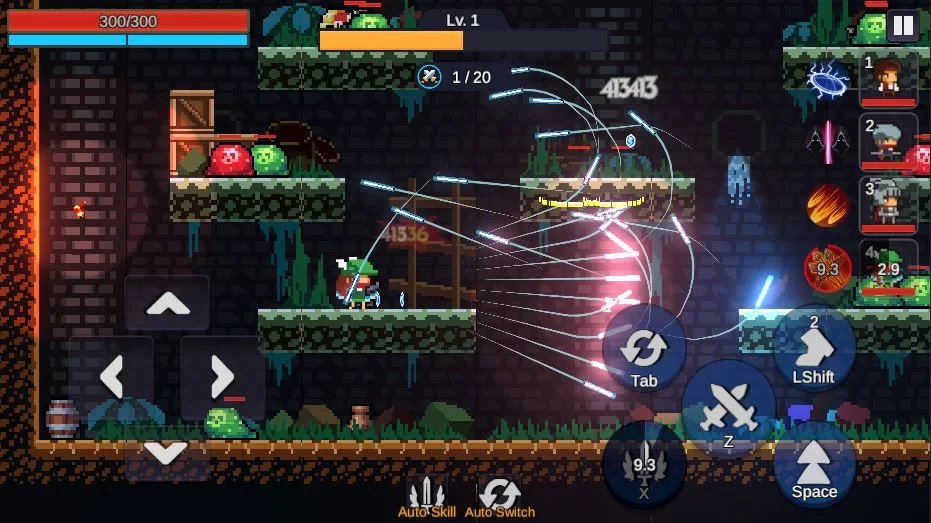Trigger the X skill button on cooldown

coord(644,464)
